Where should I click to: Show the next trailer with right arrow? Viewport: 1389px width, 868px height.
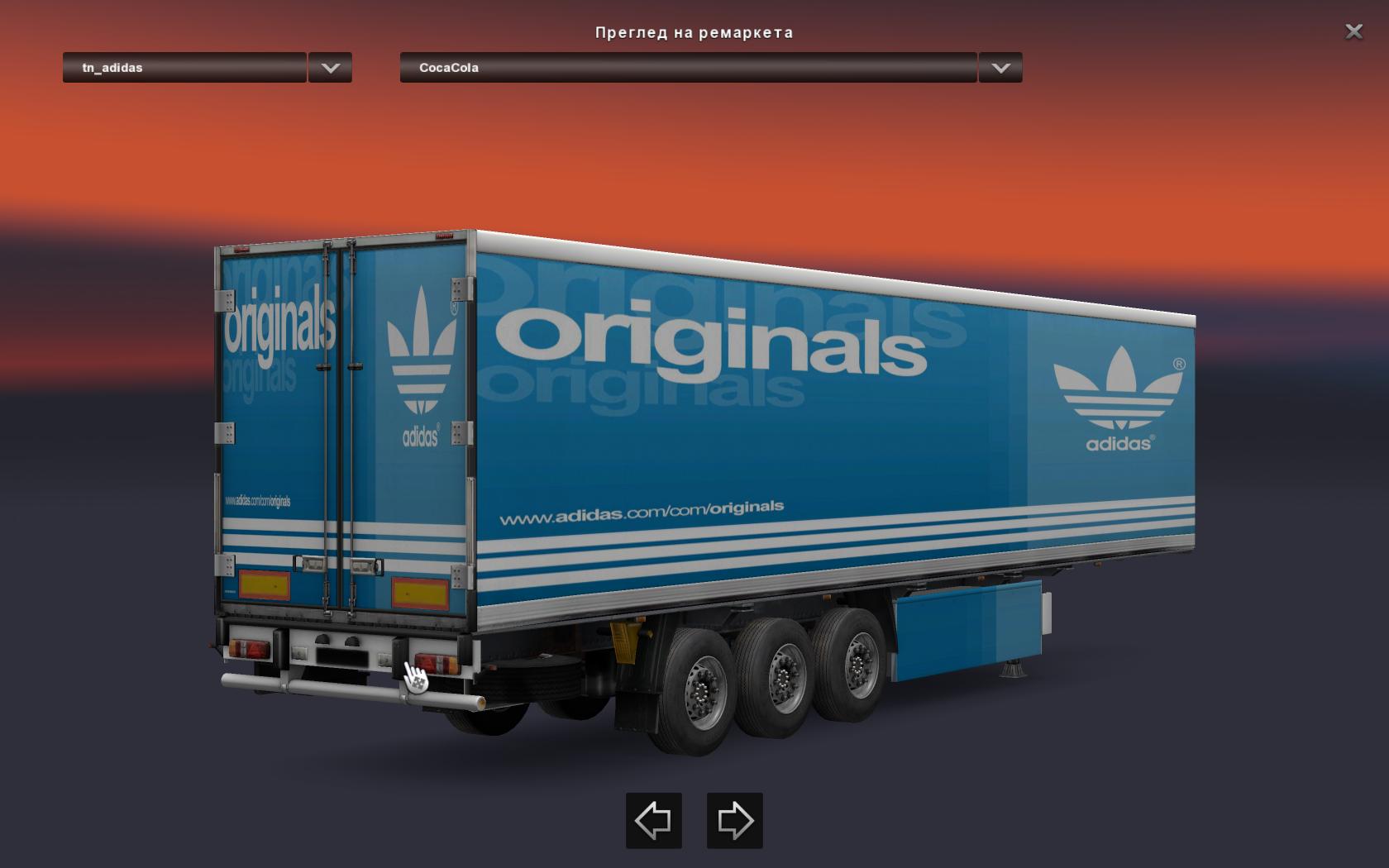(x=734, y=820)
